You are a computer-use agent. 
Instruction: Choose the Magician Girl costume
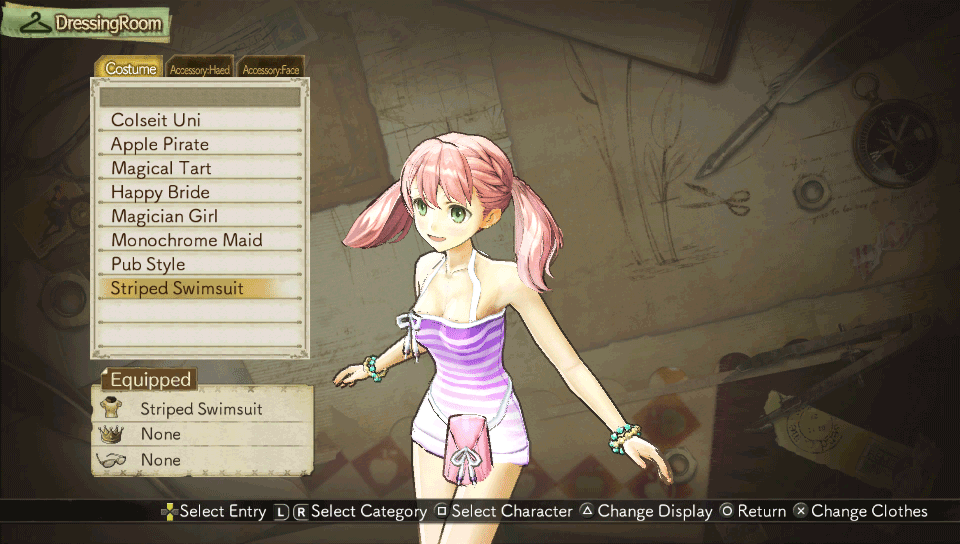tap(200, 216)
